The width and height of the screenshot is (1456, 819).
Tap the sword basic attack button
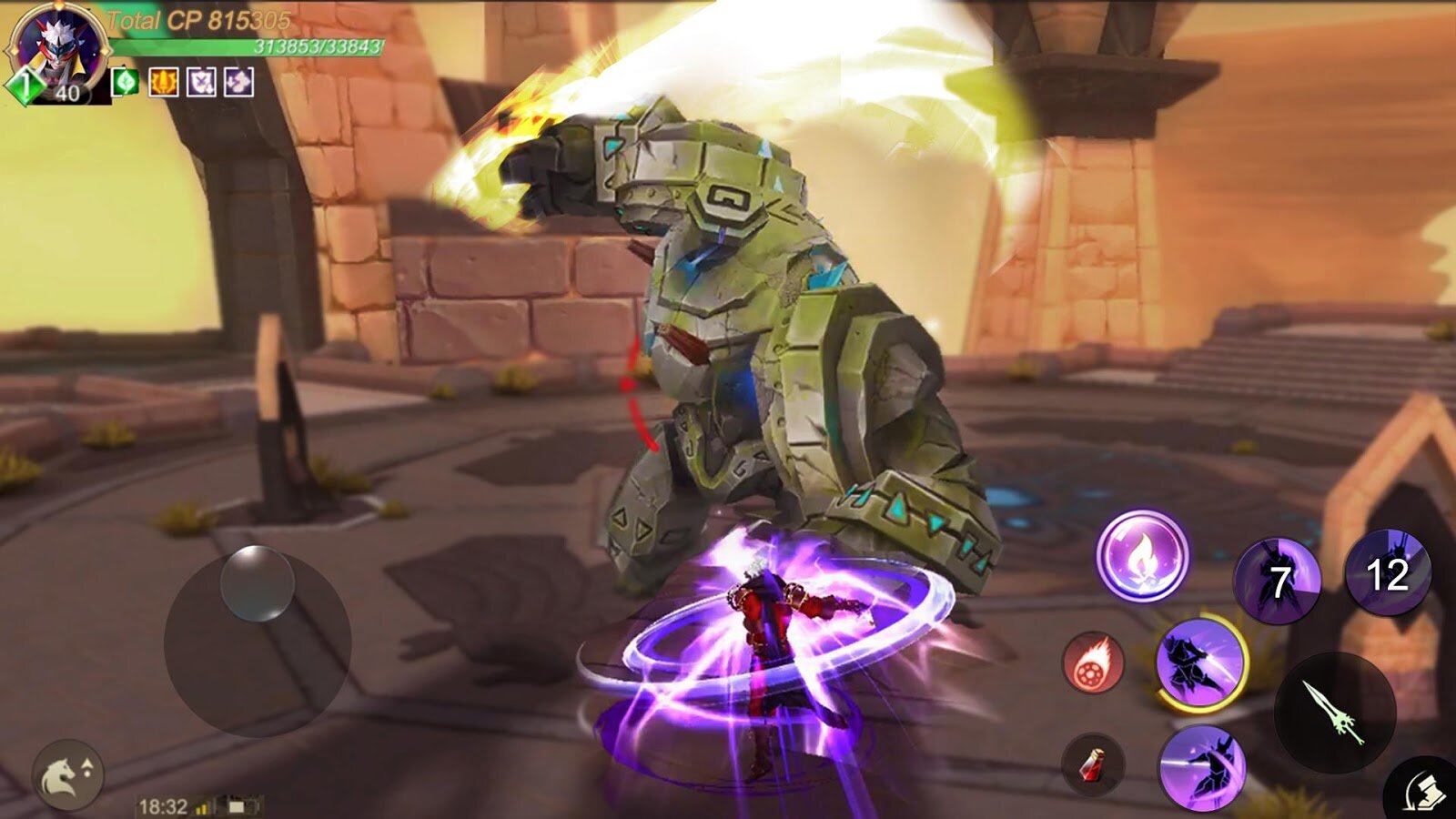point(1334,711)
